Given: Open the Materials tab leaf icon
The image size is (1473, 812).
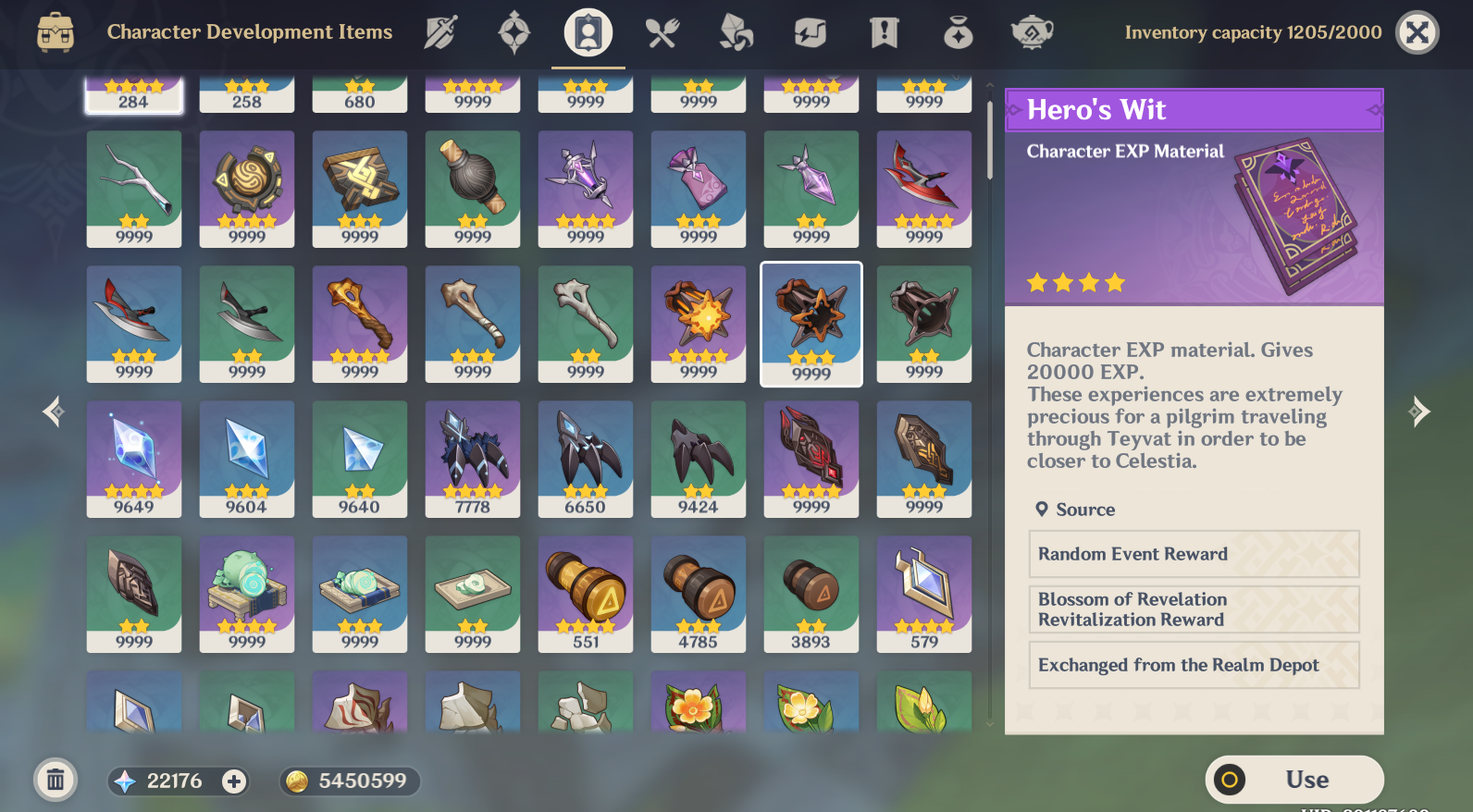Looking at the screenshot, I should point(736,32).
